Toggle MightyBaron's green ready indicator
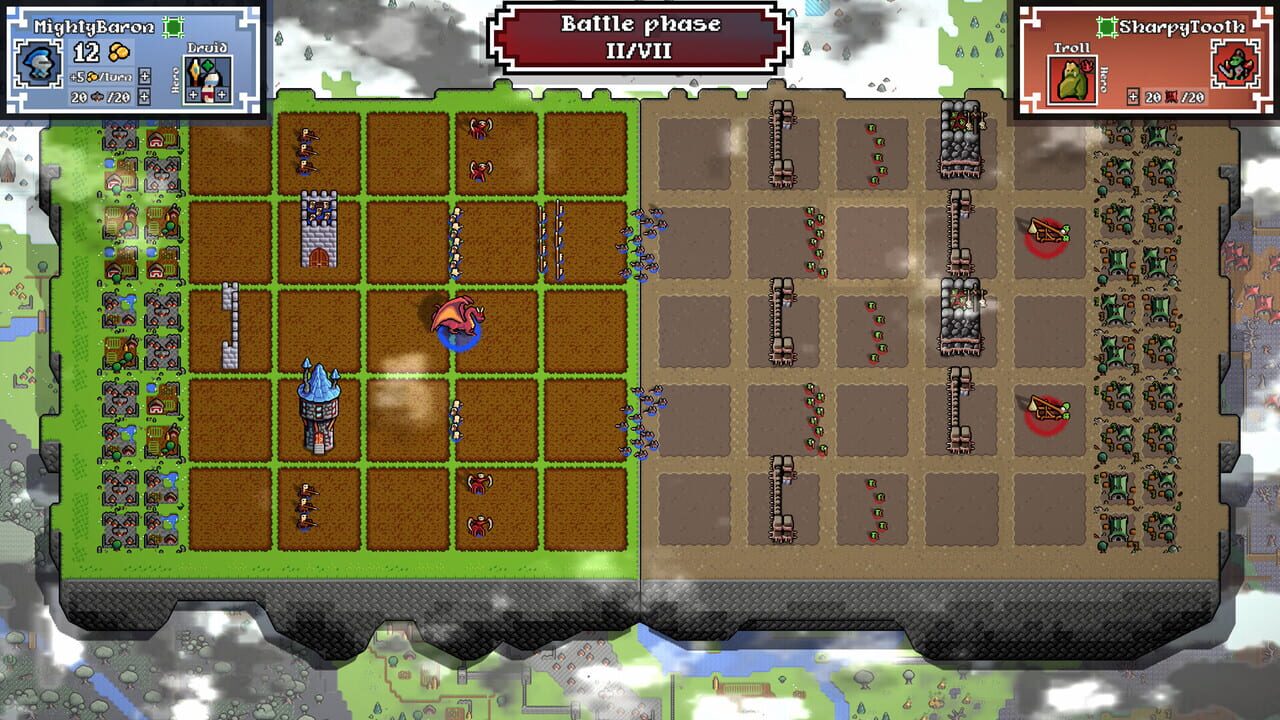 pyautogui.click(x=173, y=27)
